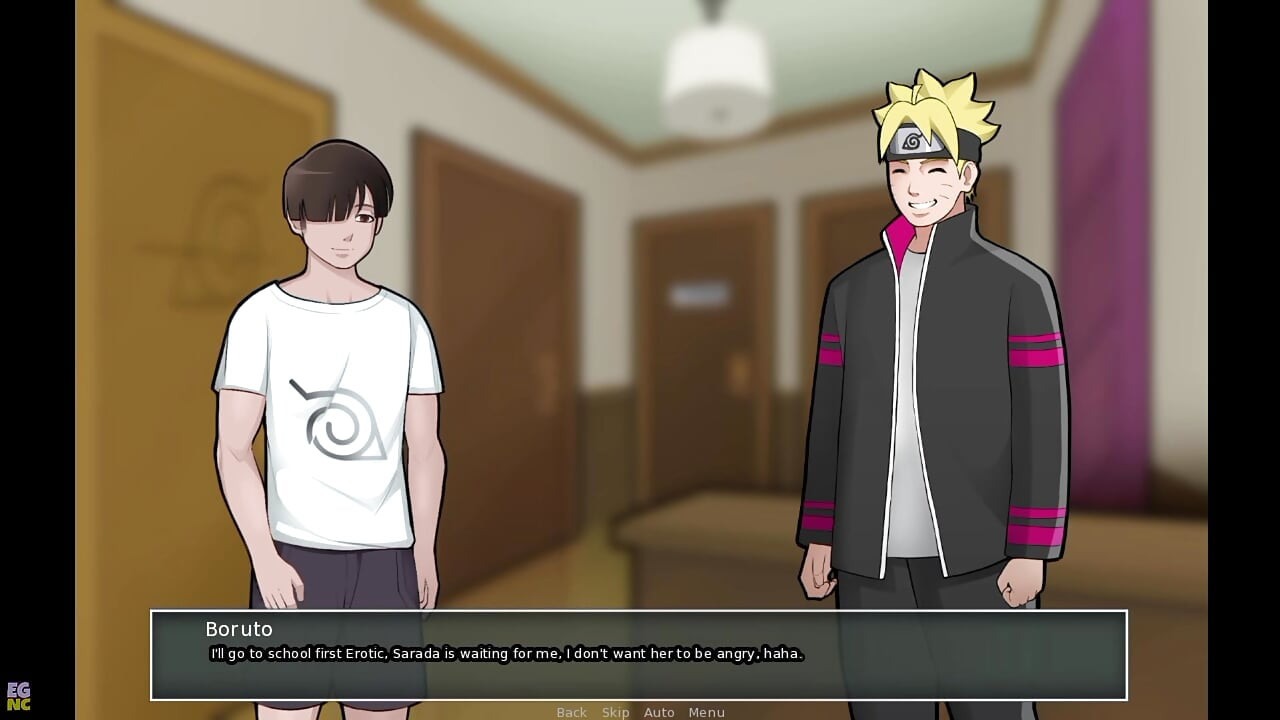Viewport: 1280px width, 720px height.
Task: Go back to previous dialogue line
Action: 571,712
